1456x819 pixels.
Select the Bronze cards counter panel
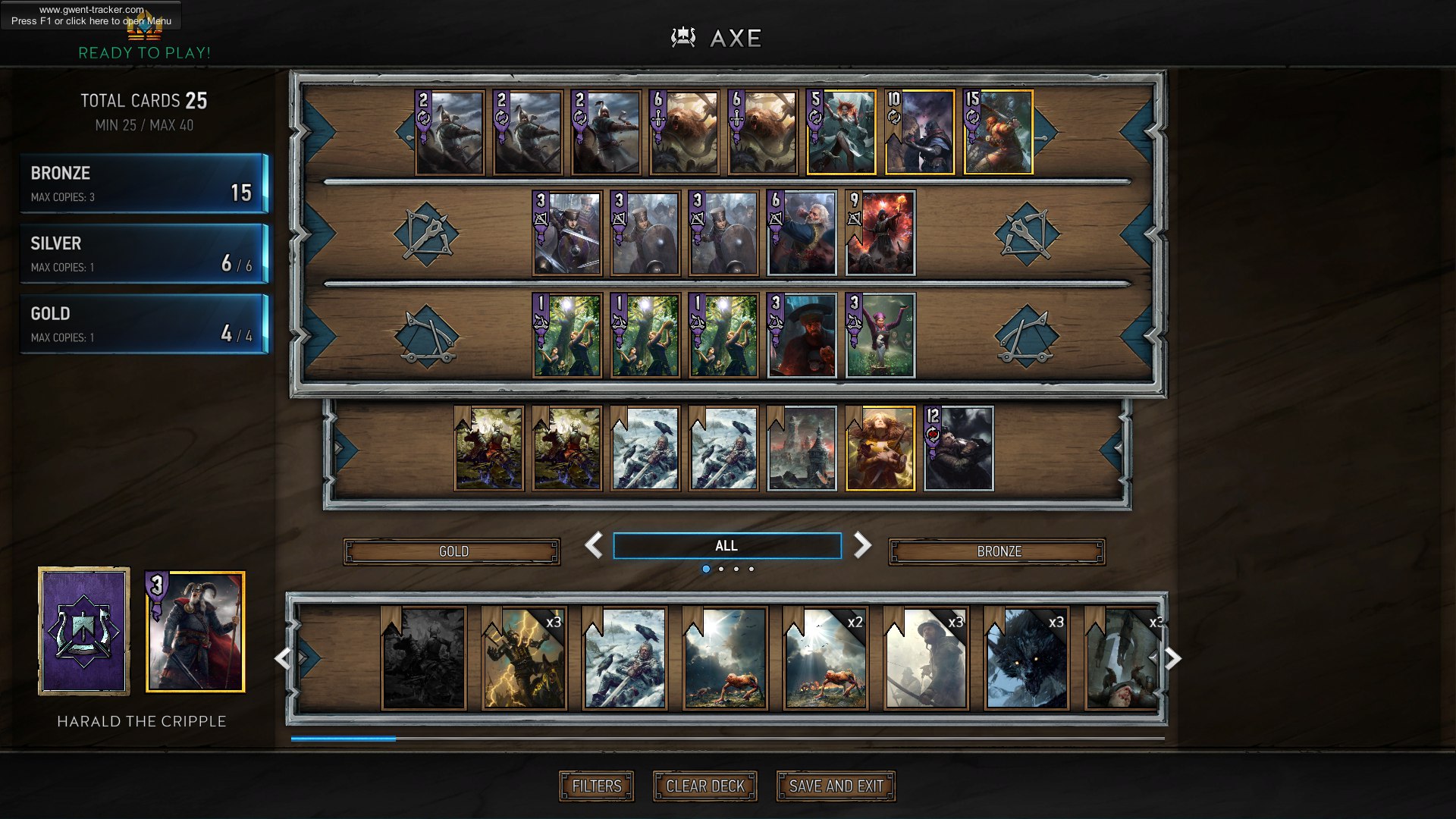(144, 184)
